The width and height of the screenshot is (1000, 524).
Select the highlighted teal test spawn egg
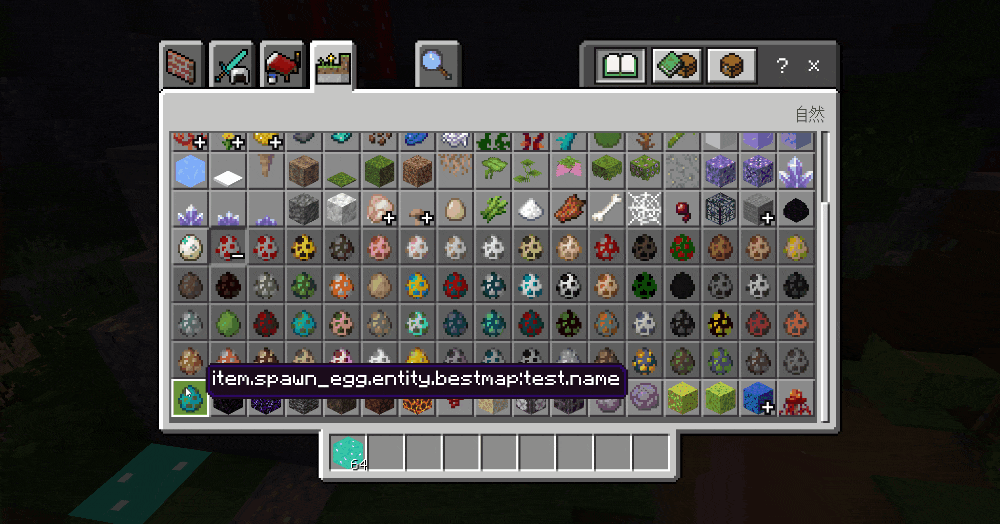pyautogui.click(x=189, y=398)
